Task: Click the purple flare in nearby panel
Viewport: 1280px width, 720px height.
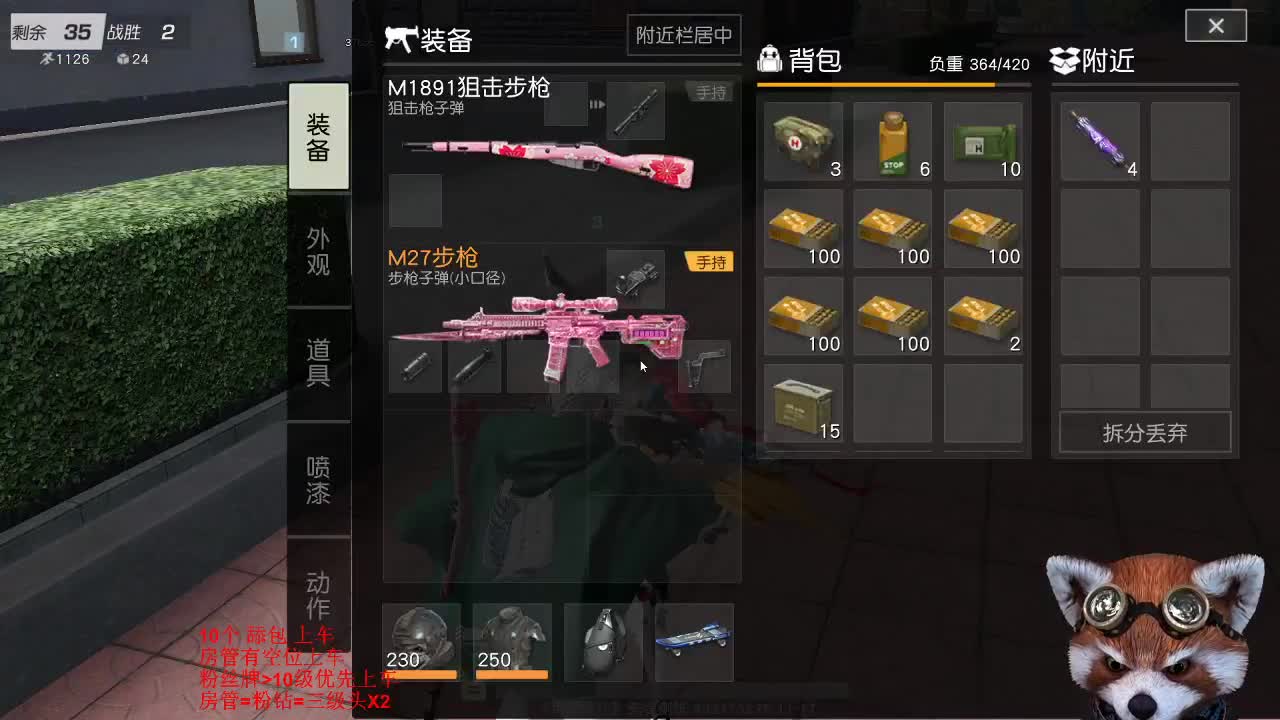Action: 1099,140
